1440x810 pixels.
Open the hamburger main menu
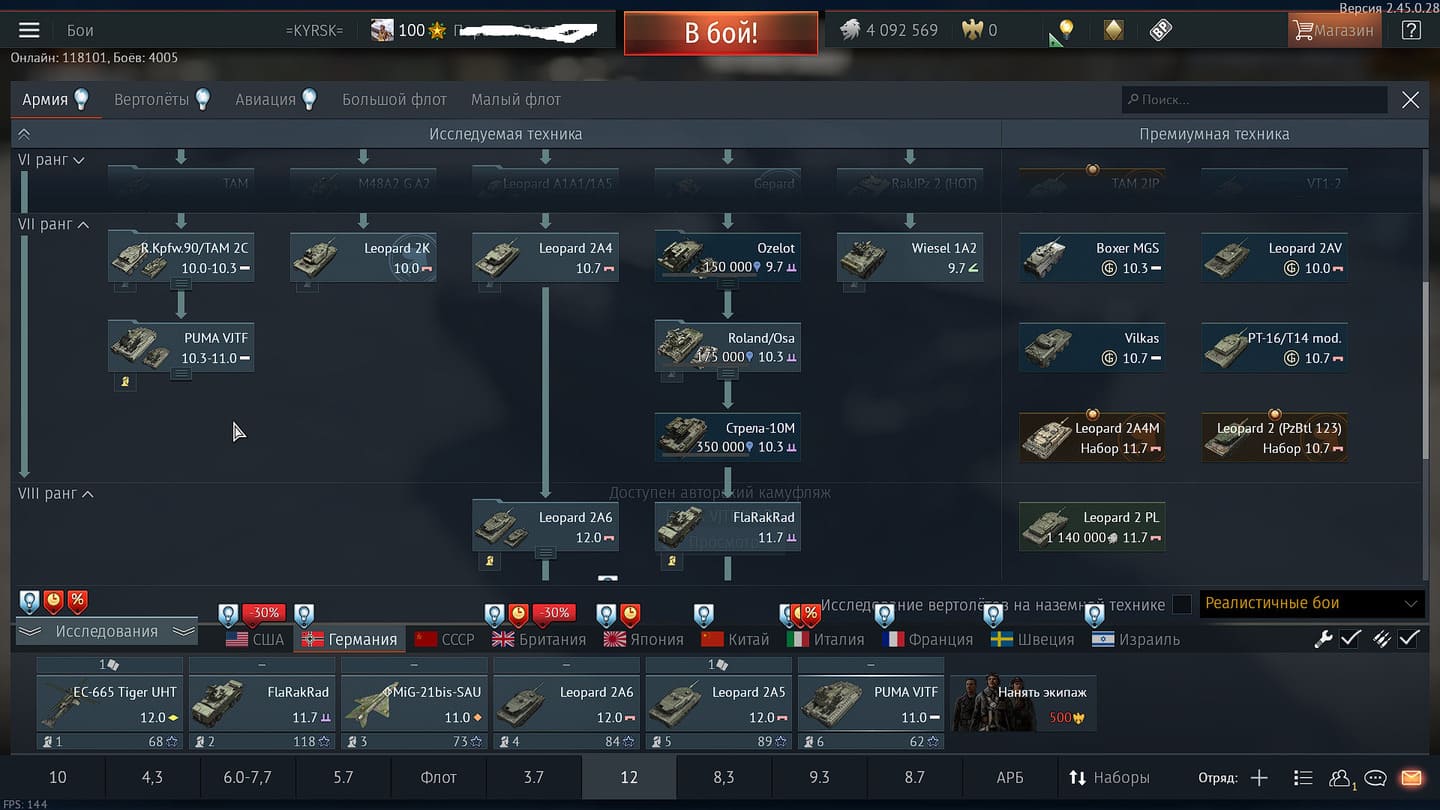(29, 30)
